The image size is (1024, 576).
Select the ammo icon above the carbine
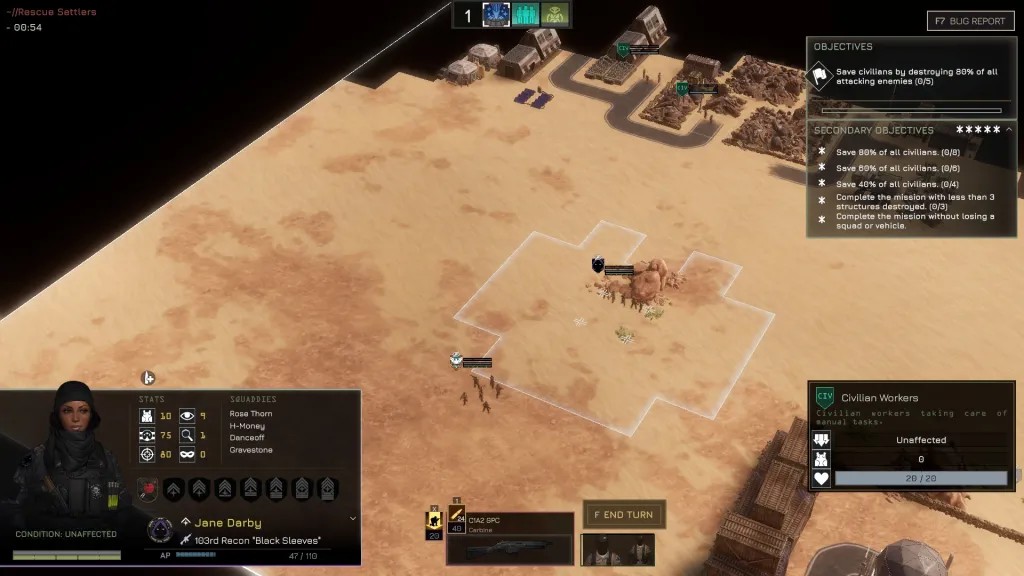coord(457,514)
